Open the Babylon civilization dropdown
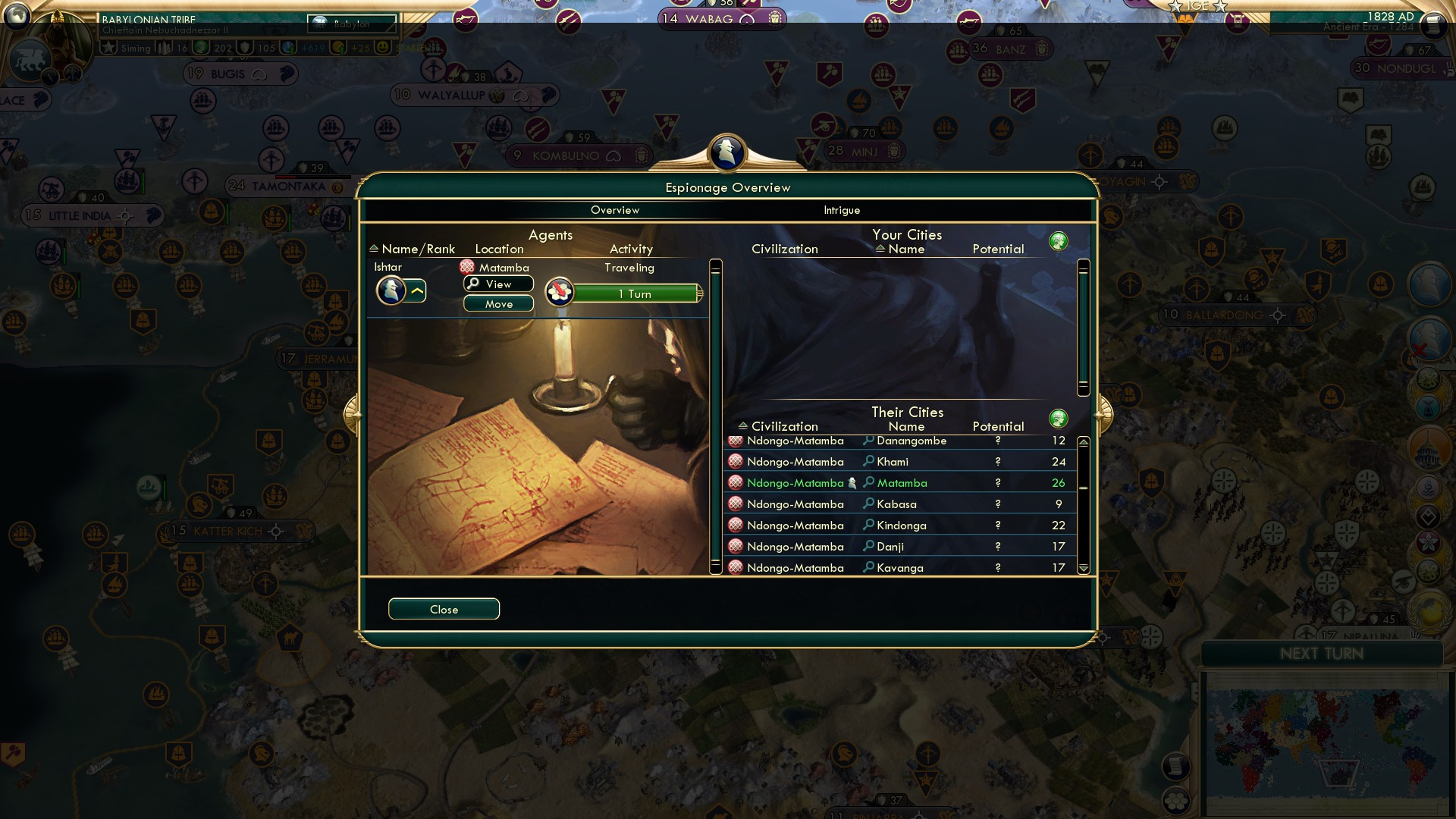 coord(353,24)
